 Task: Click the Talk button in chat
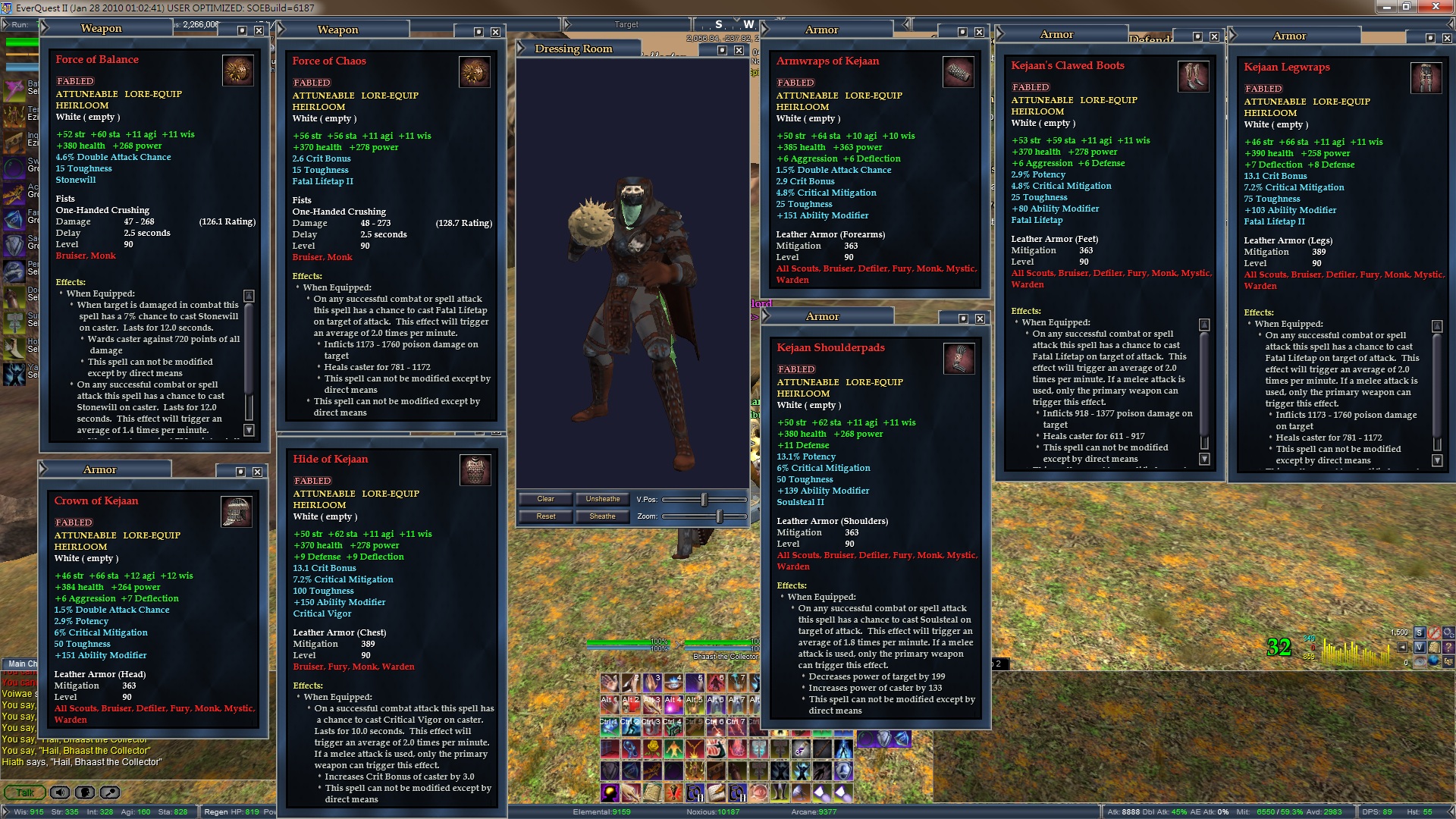(x=25, y=792)
